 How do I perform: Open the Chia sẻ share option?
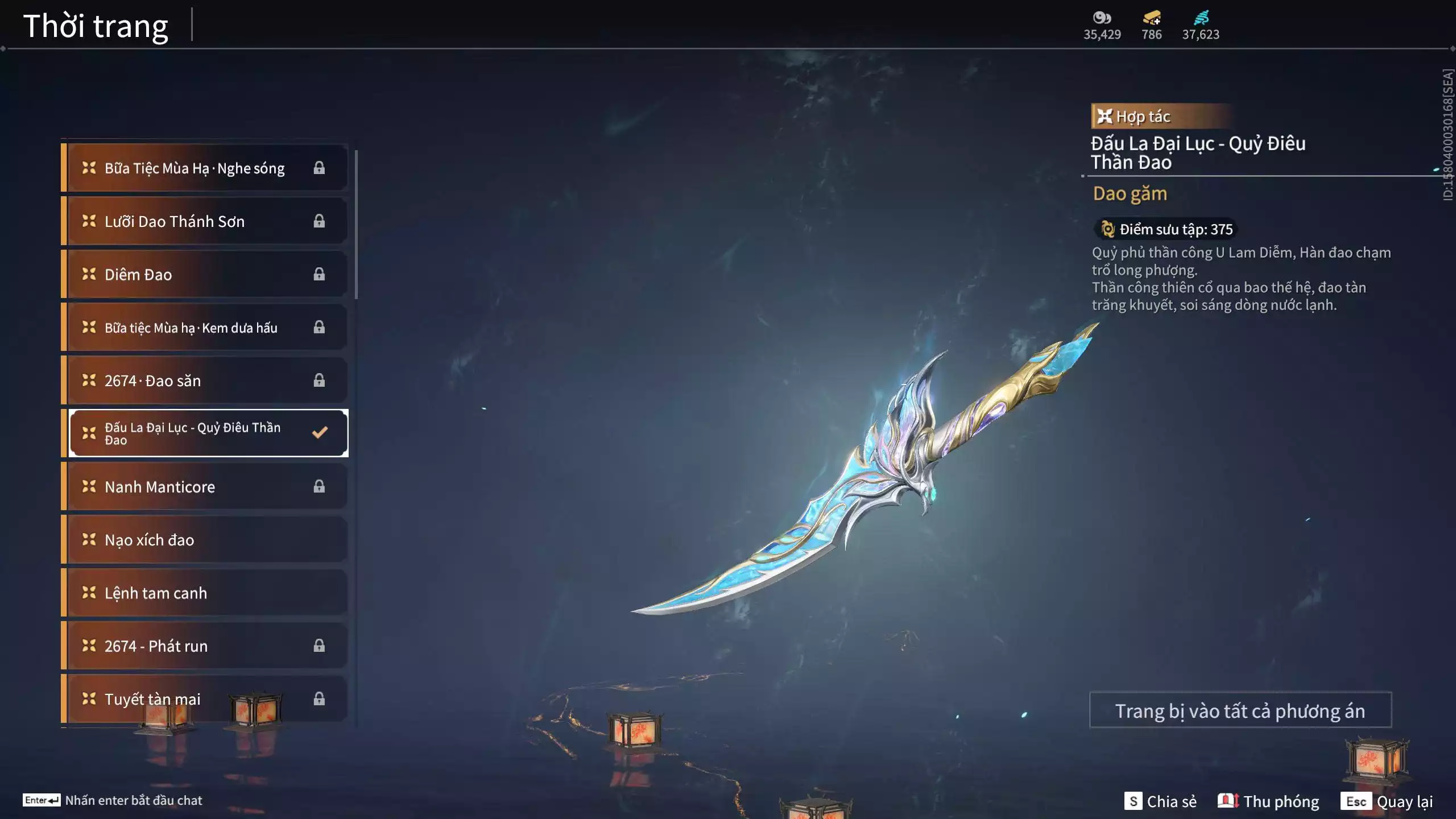pos(1160,801)
